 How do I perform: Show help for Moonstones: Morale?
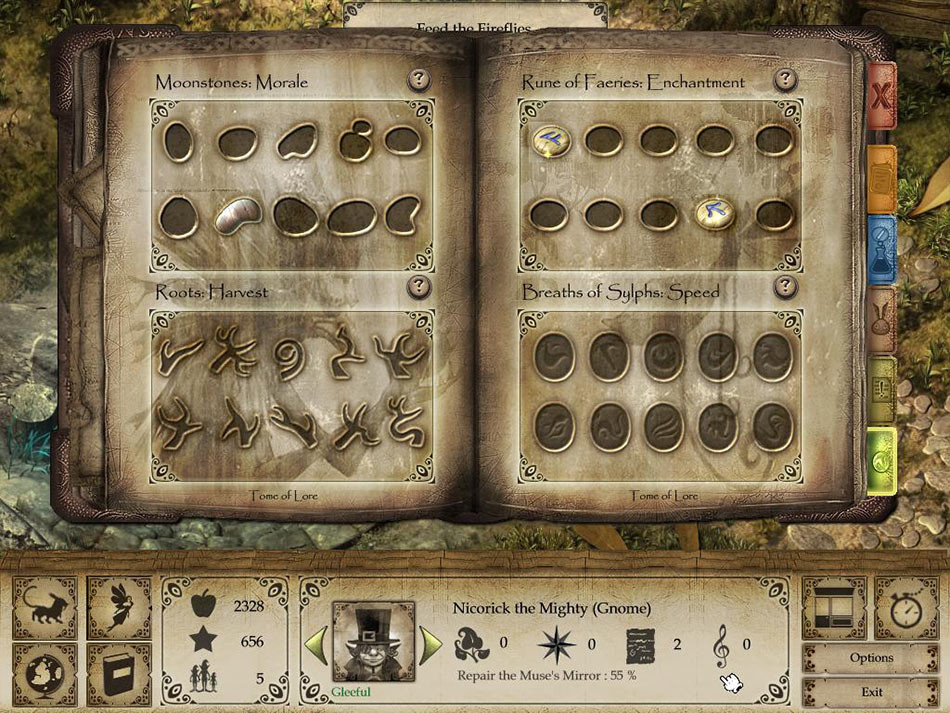tap(419, 81)
